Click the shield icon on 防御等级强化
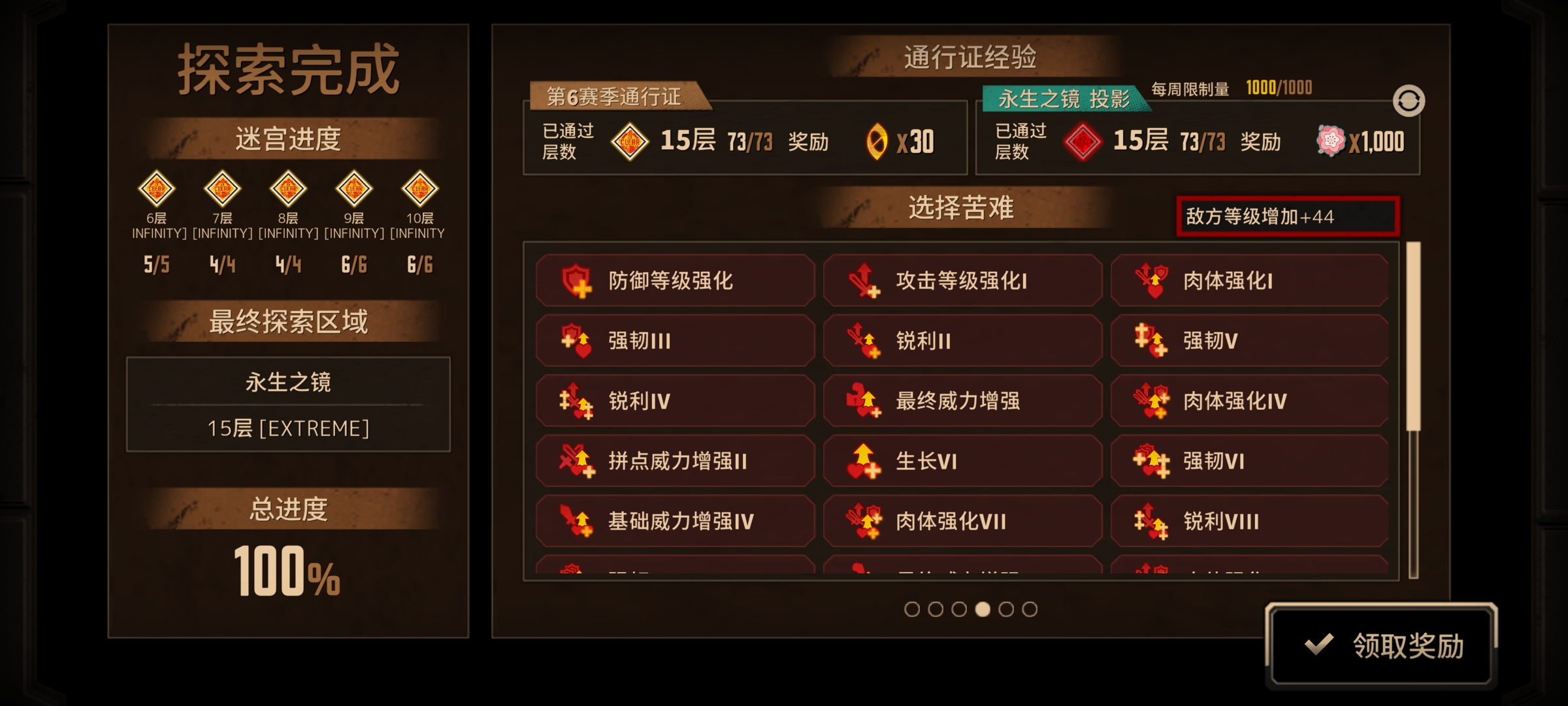 point(576,280)
